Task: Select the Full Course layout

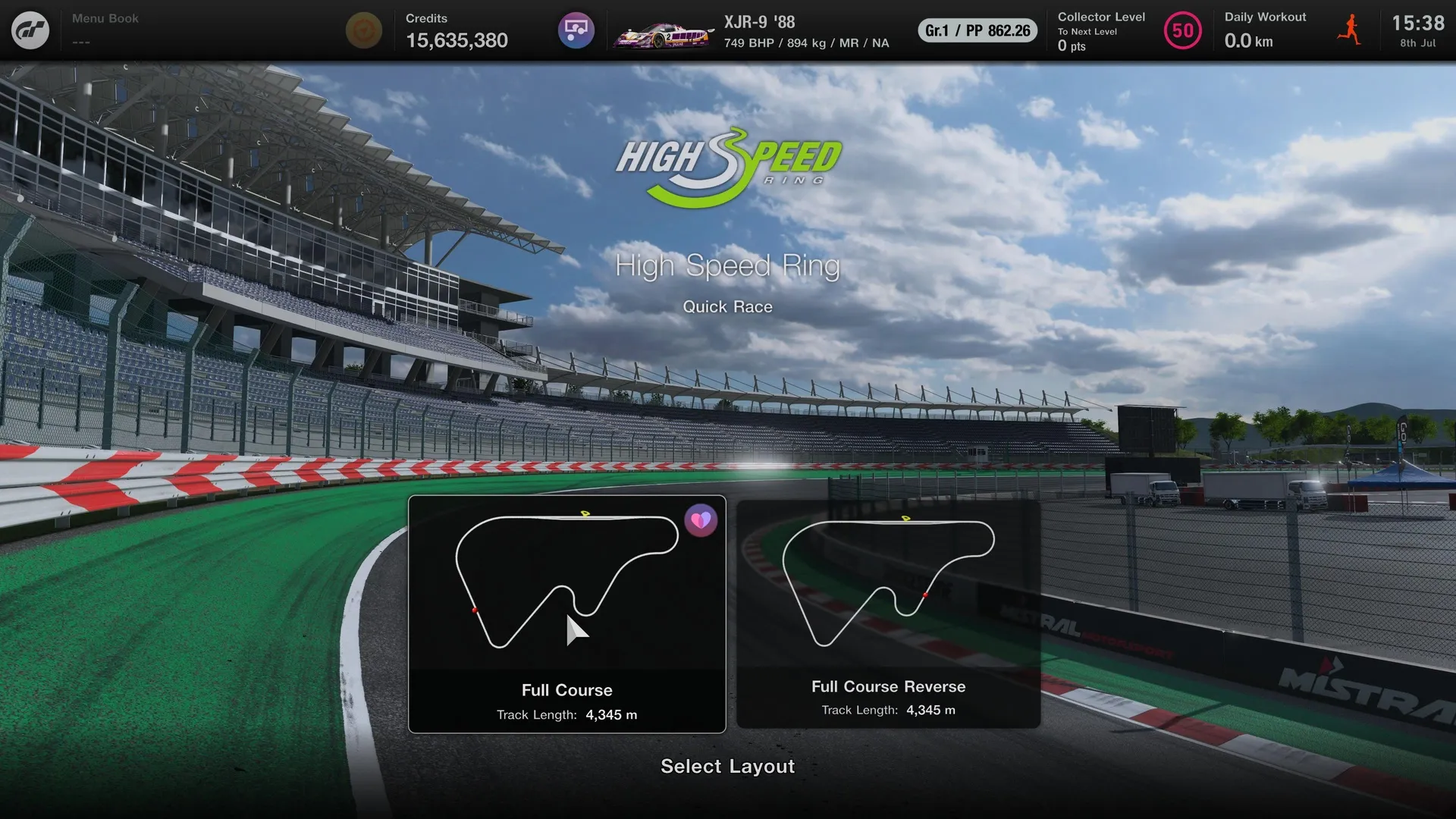Action: tap(566, 614)
